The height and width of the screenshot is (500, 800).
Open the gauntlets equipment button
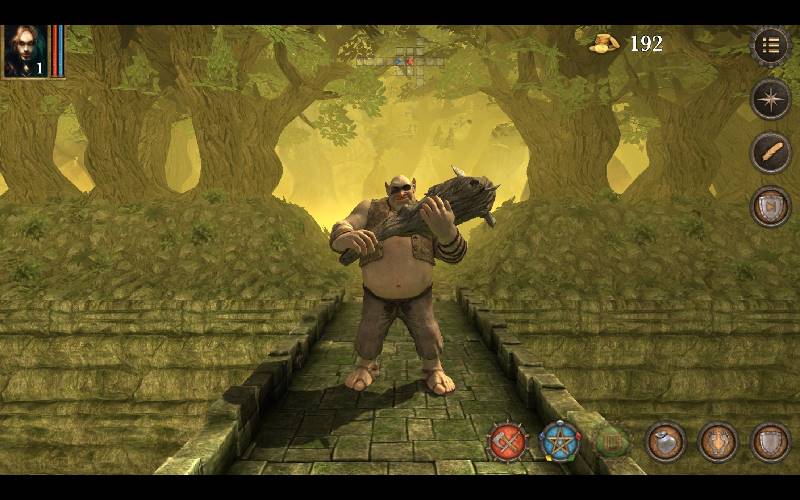[718, 441]
